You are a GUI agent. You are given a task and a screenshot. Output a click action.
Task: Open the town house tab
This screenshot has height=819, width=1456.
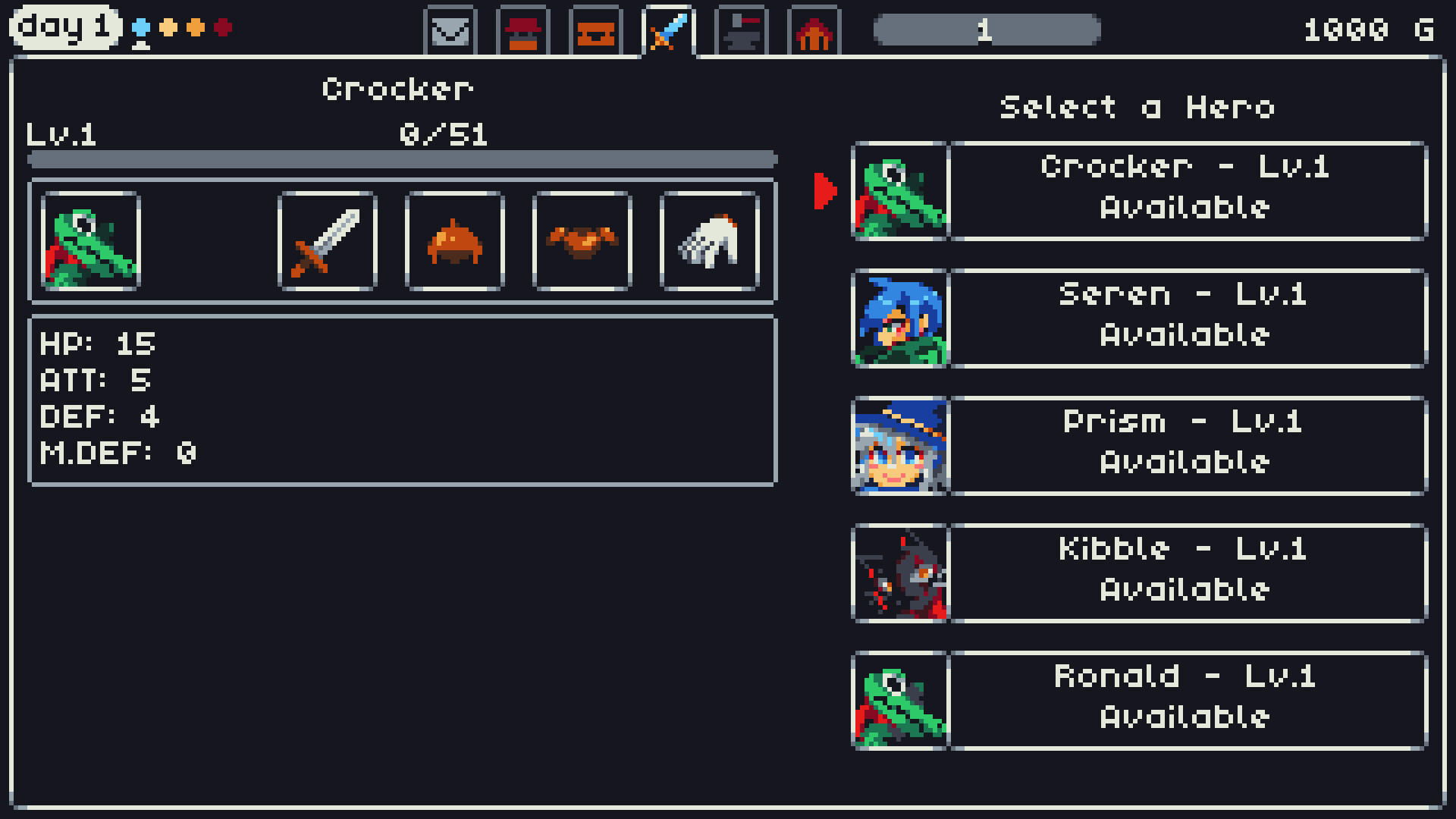coord(814,30)
